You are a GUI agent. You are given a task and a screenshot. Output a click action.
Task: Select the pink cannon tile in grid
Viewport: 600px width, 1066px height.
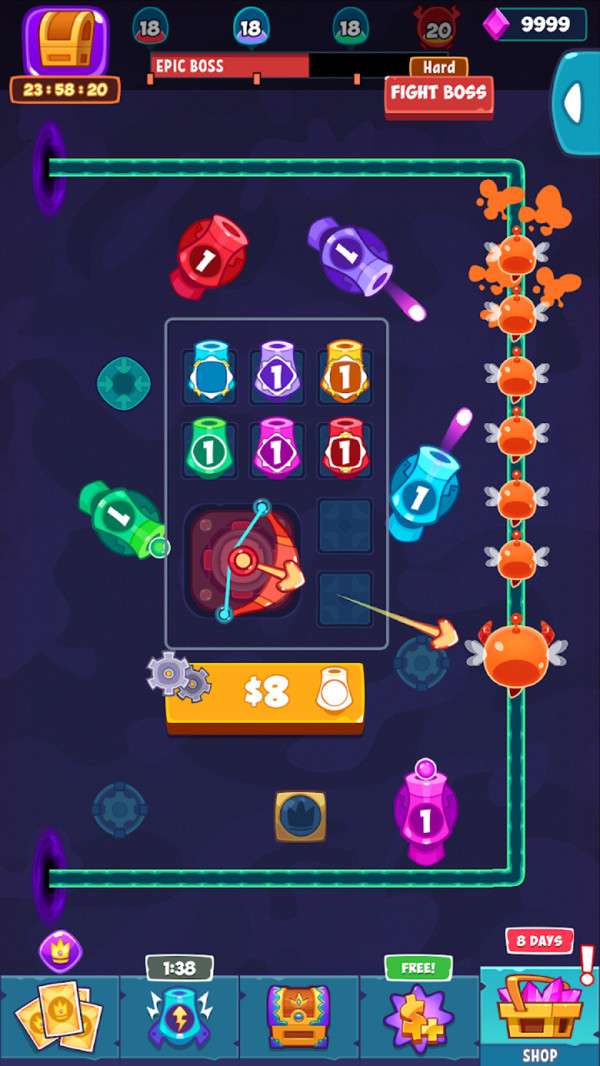click(275, 449)
